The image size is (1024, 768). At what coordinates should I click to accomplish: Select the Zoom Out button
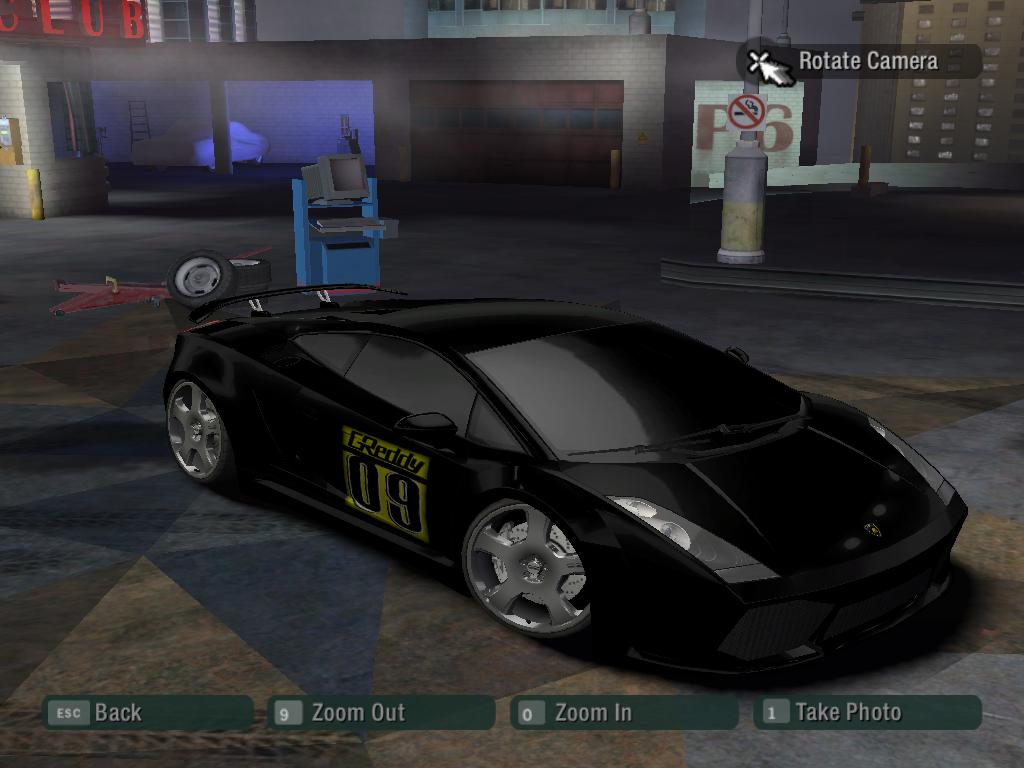(382, 713)
